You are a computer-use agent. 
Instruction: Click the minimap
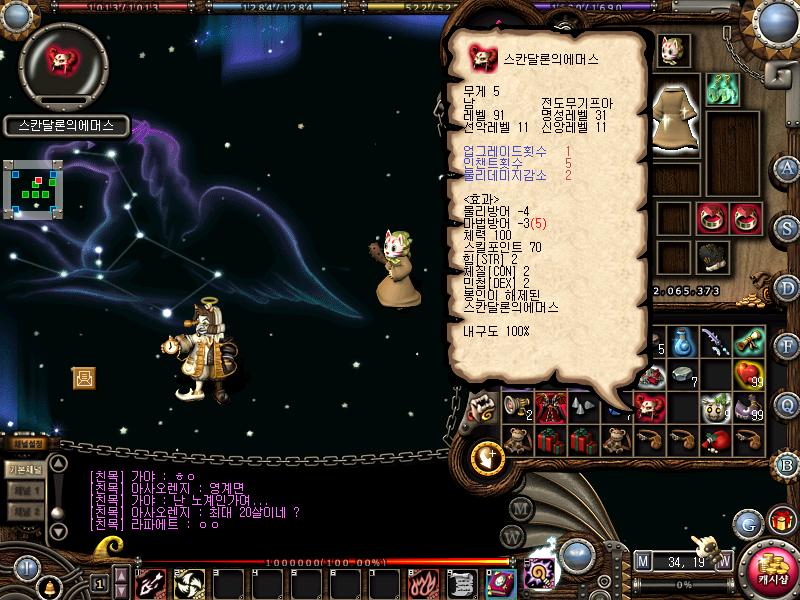coord(33,187)
